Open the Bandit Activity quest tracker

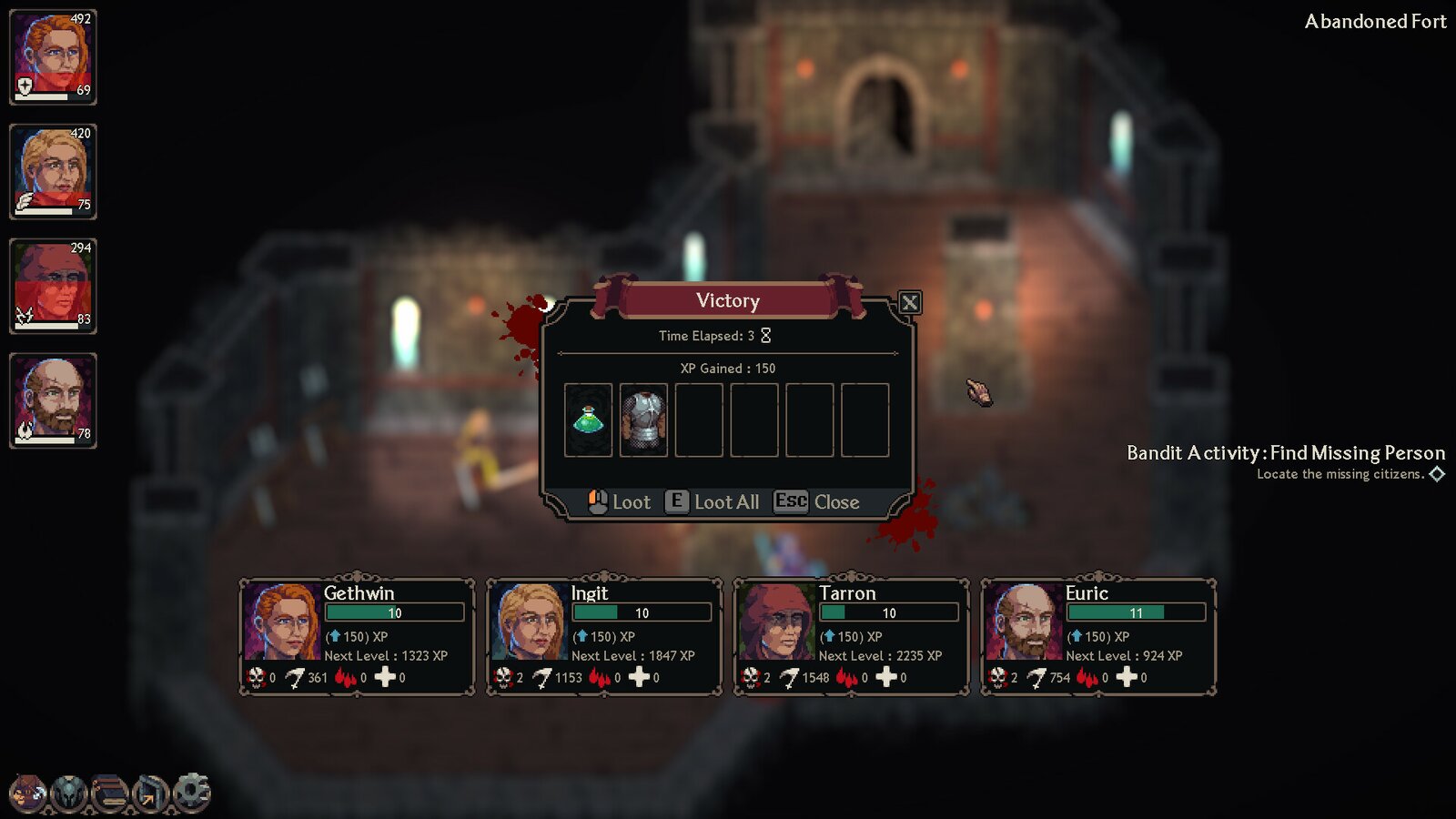pyautogui.click(x=1285, y=453)
